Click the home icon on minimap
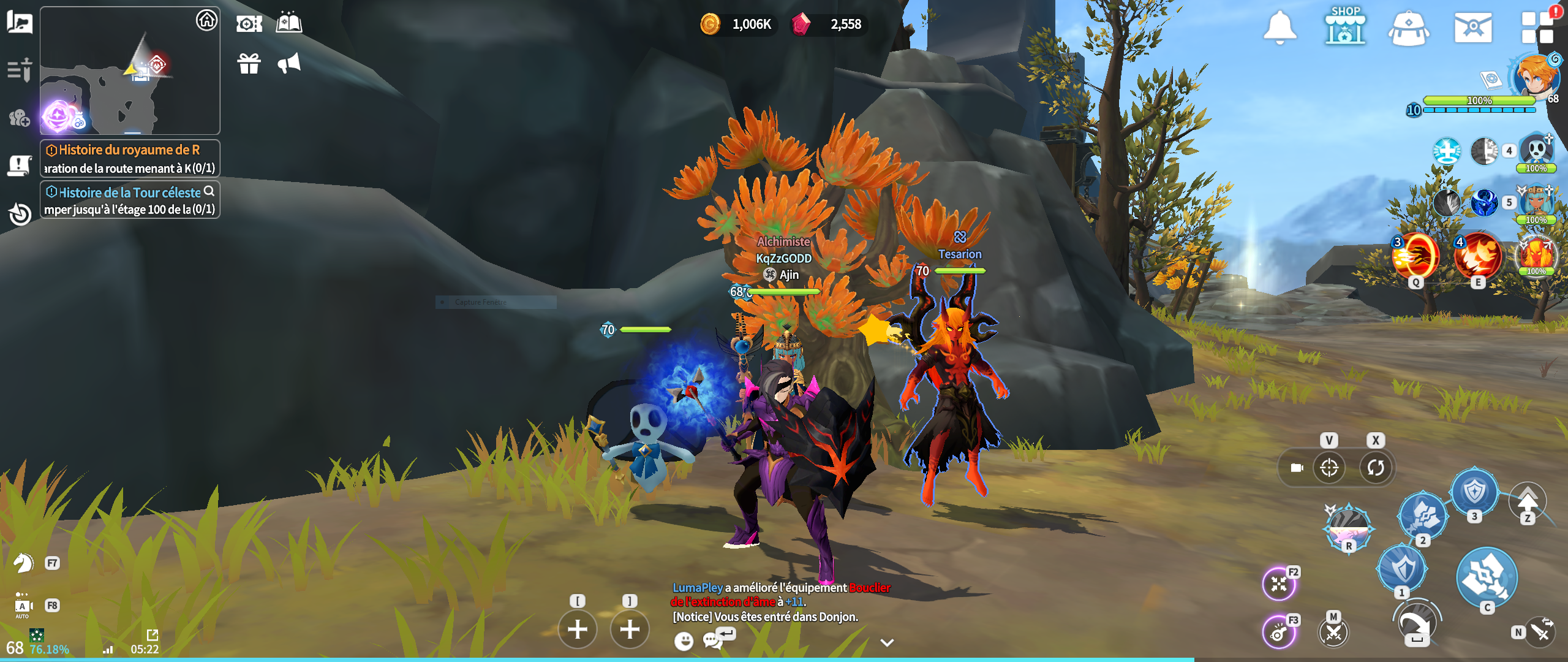 [207, 20]
